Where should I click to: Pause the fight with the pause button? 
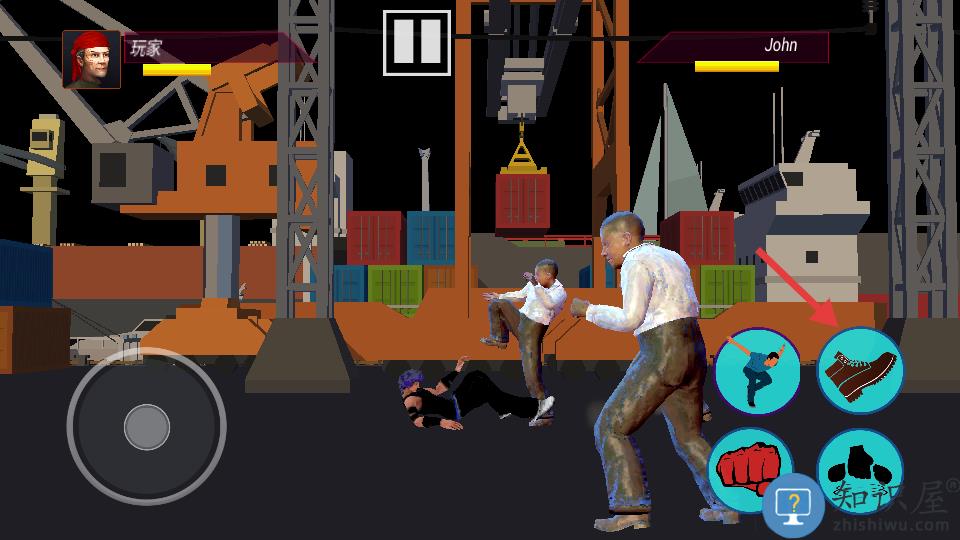(416, 42)
